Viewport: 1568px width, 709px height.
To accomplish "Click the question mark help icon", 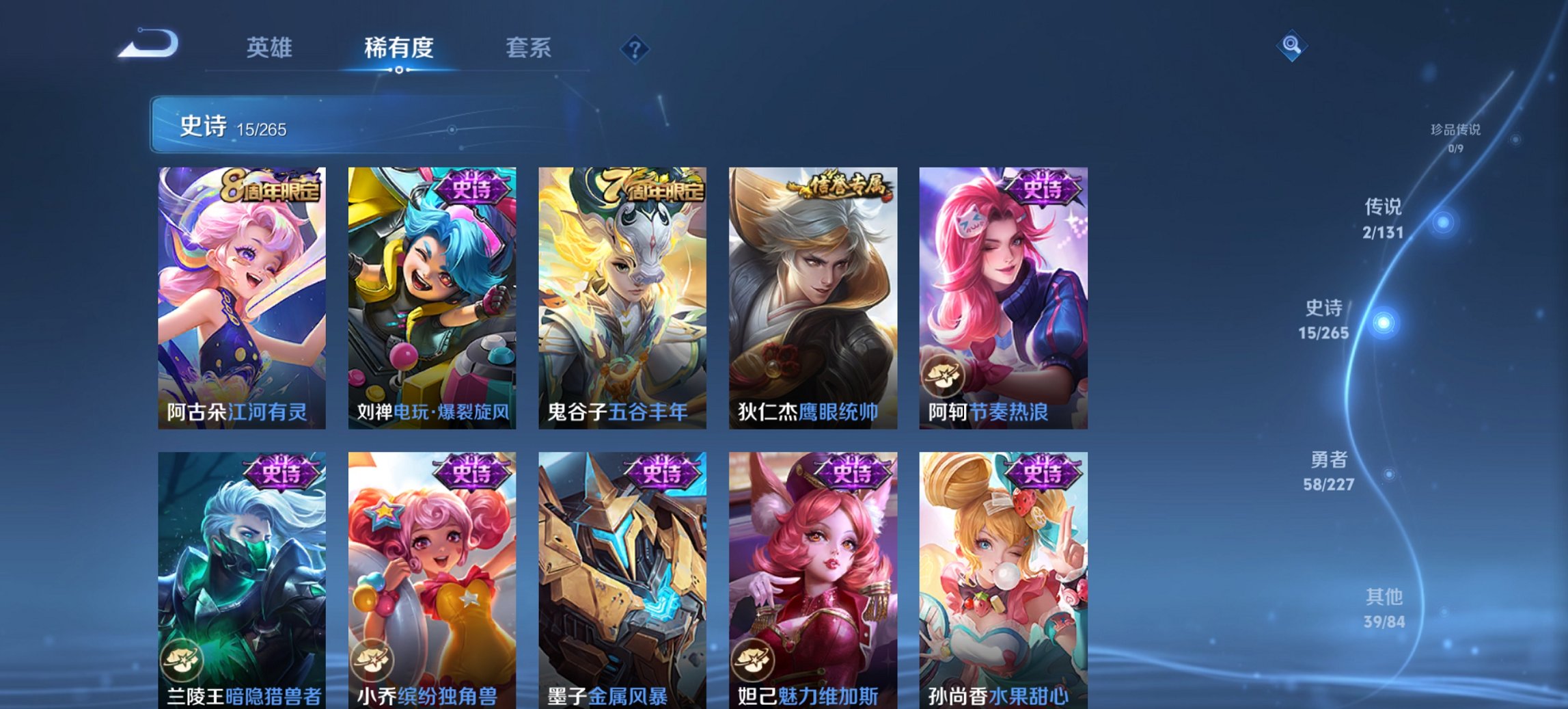I will [635, 49].
